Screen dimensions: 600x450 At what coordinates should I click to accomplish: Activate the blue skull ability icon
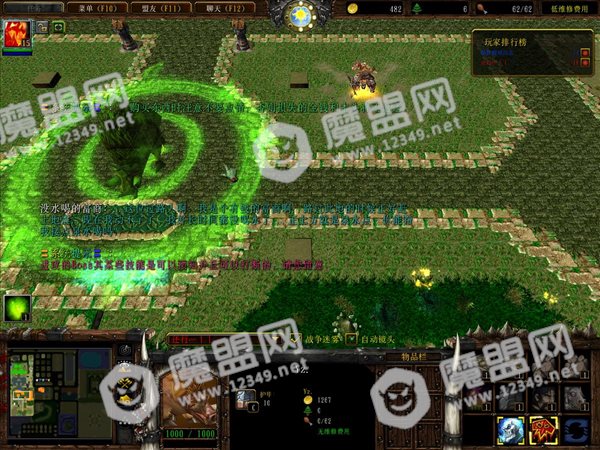pos(511,430)
